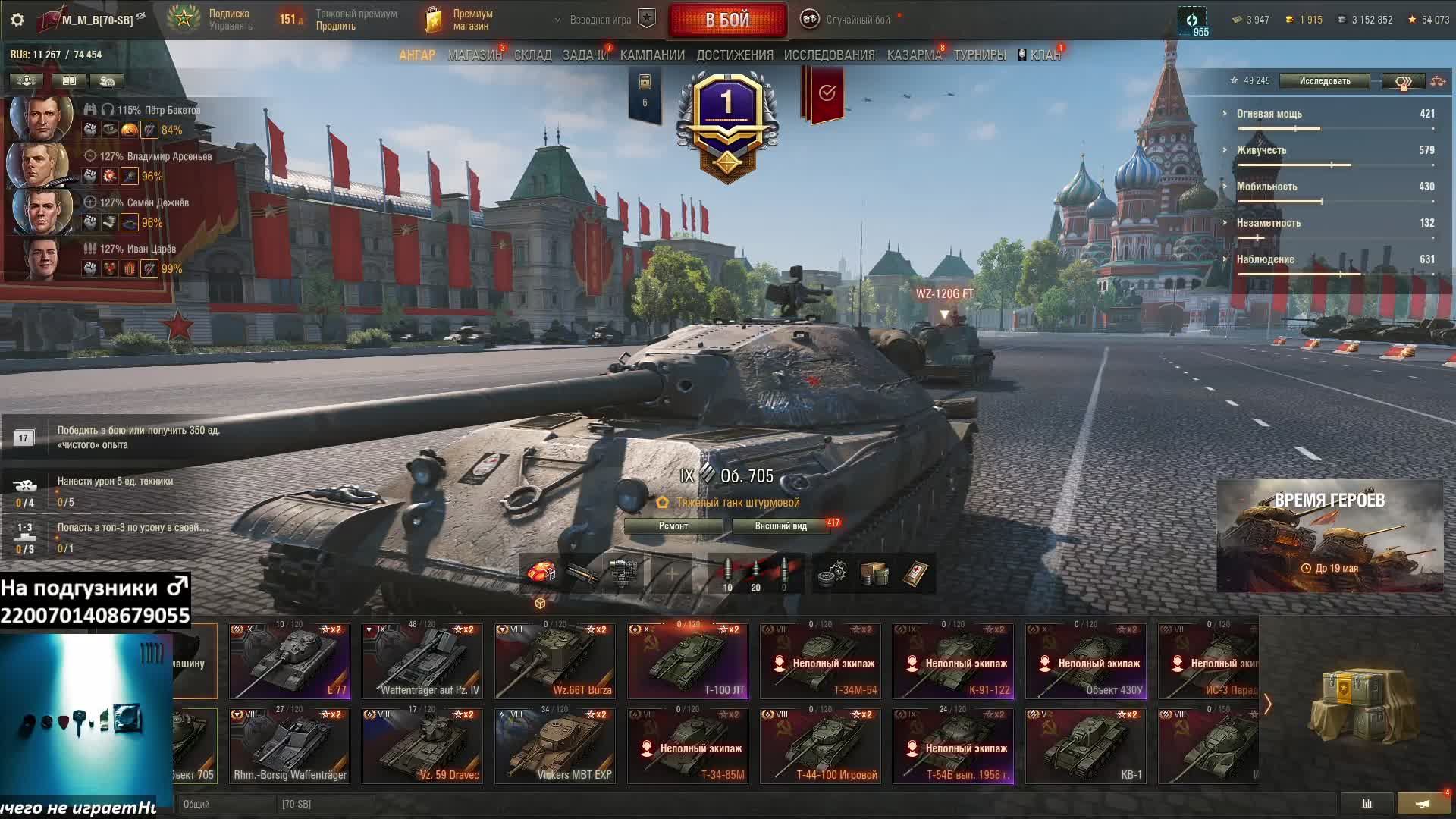Select the E 77 tank in carousel
1456x819 pixels.
pyautogui.click(x=290, y=661)
